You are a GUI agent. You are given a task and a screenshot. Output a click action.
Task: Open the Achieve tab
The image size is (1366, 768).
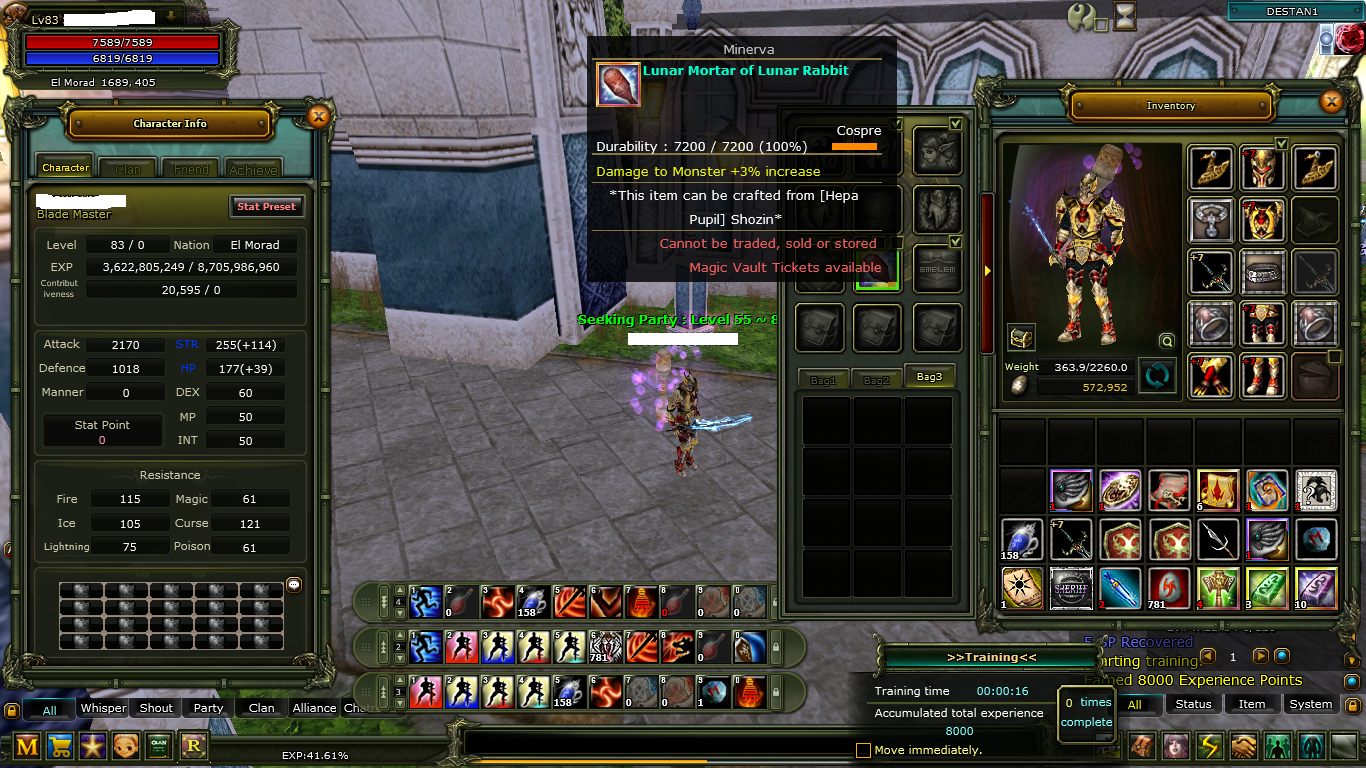[253, 169]
